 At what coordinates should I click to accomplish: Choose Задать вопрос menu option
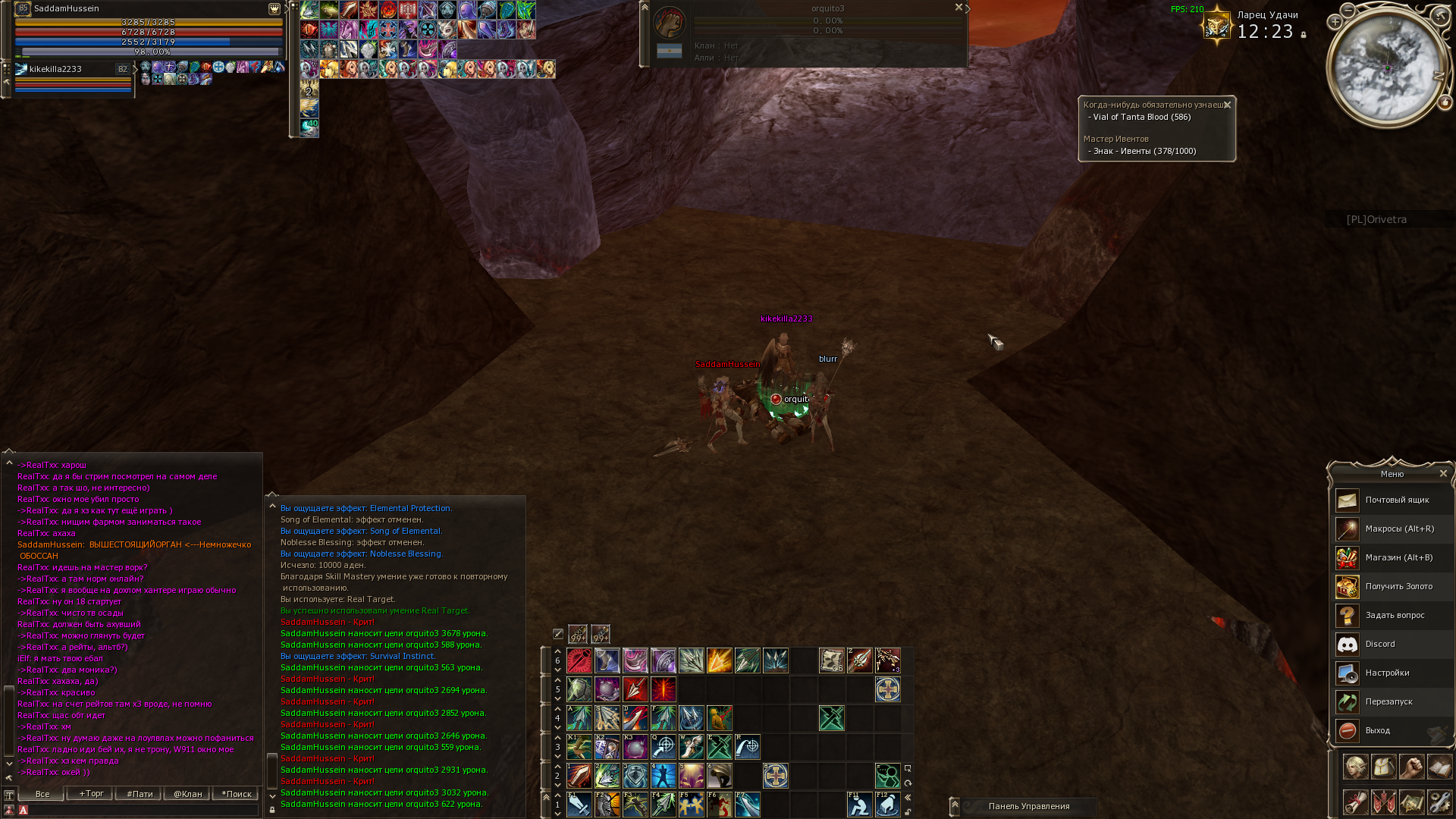tap(1394, 616)
